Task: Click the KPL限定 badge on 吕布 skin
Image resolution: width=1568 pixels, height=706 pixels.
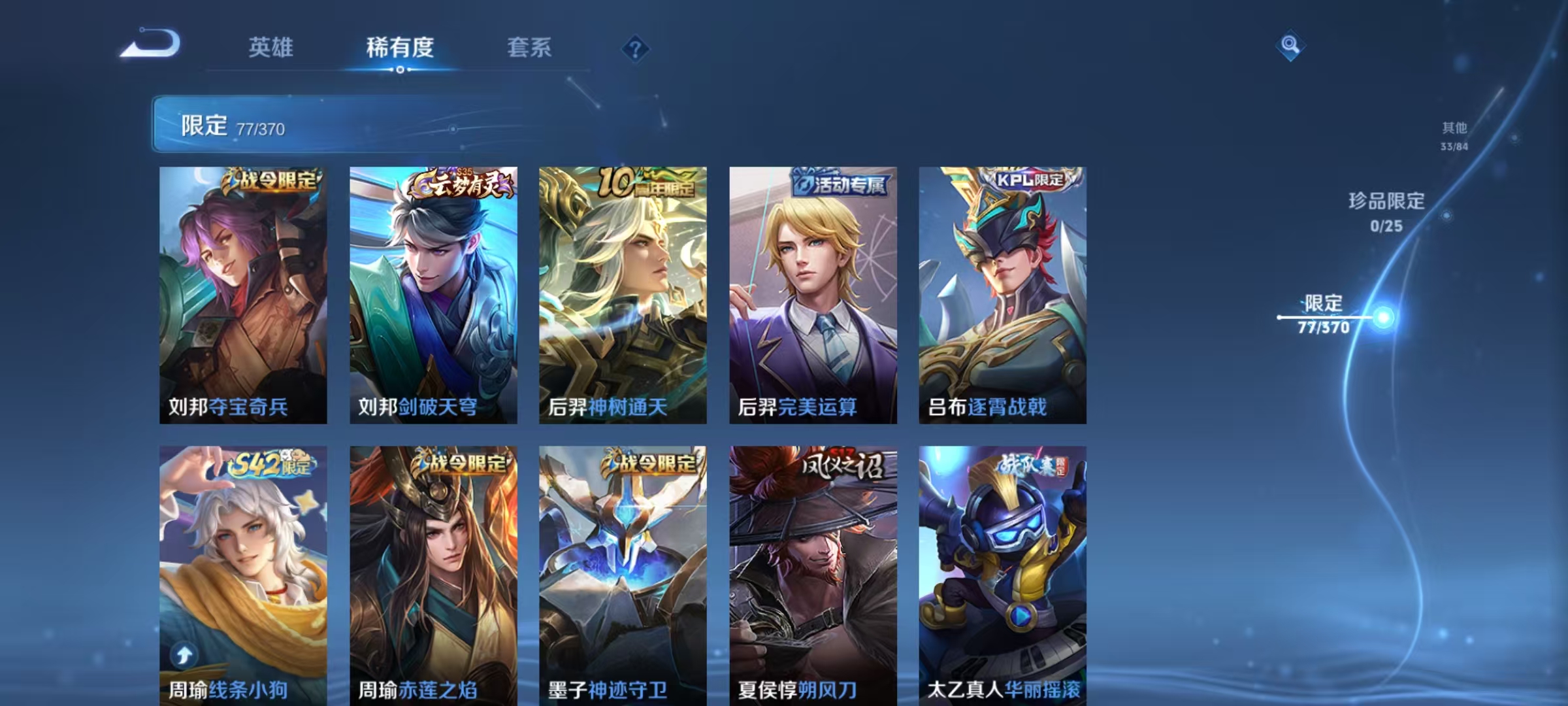Action: 1026,183
